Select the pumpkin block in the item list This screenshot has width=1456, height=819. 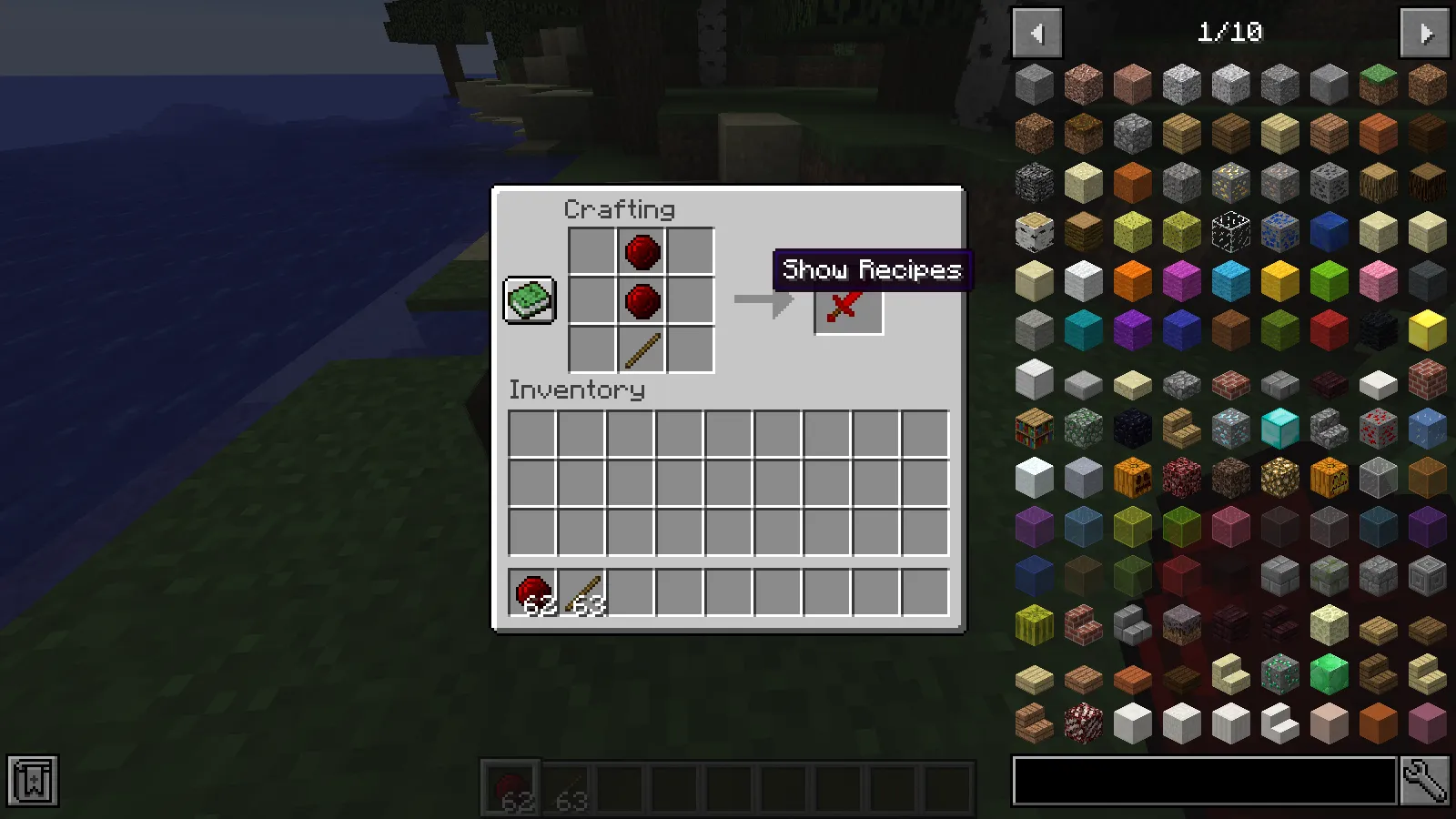1133,478
